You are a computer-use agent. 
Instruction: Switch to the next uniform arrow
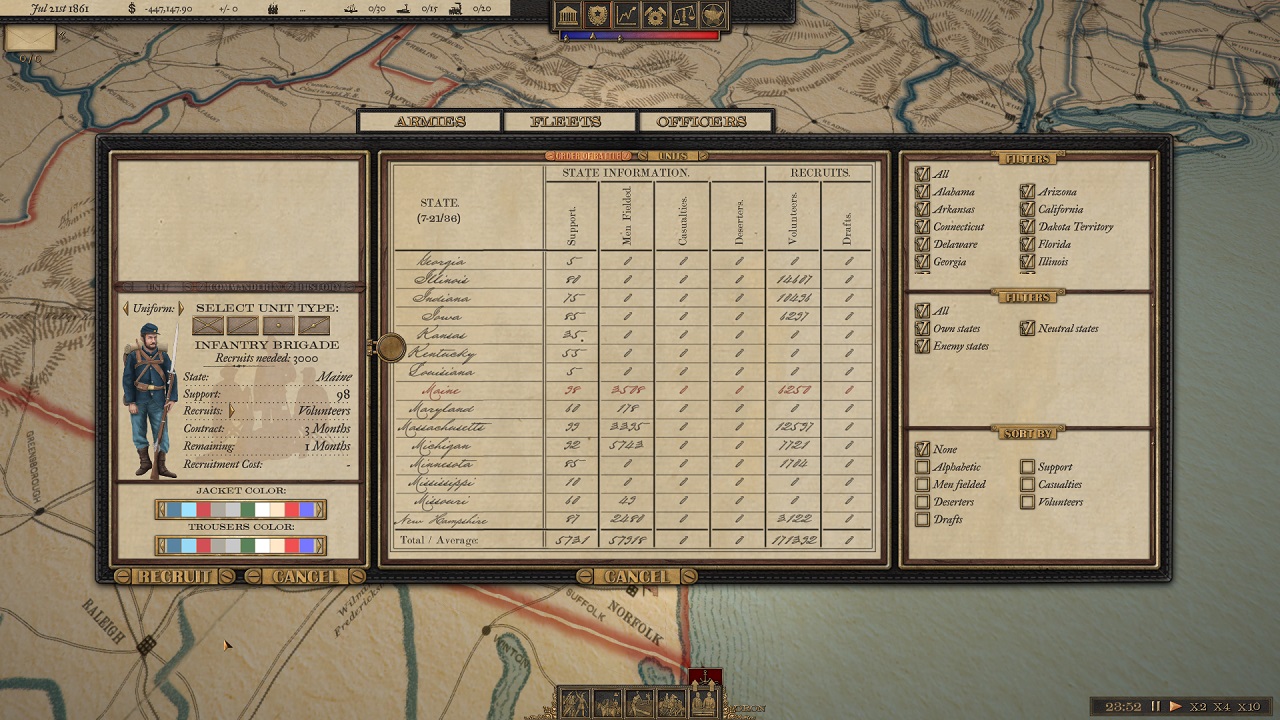[x=181, y=309]
